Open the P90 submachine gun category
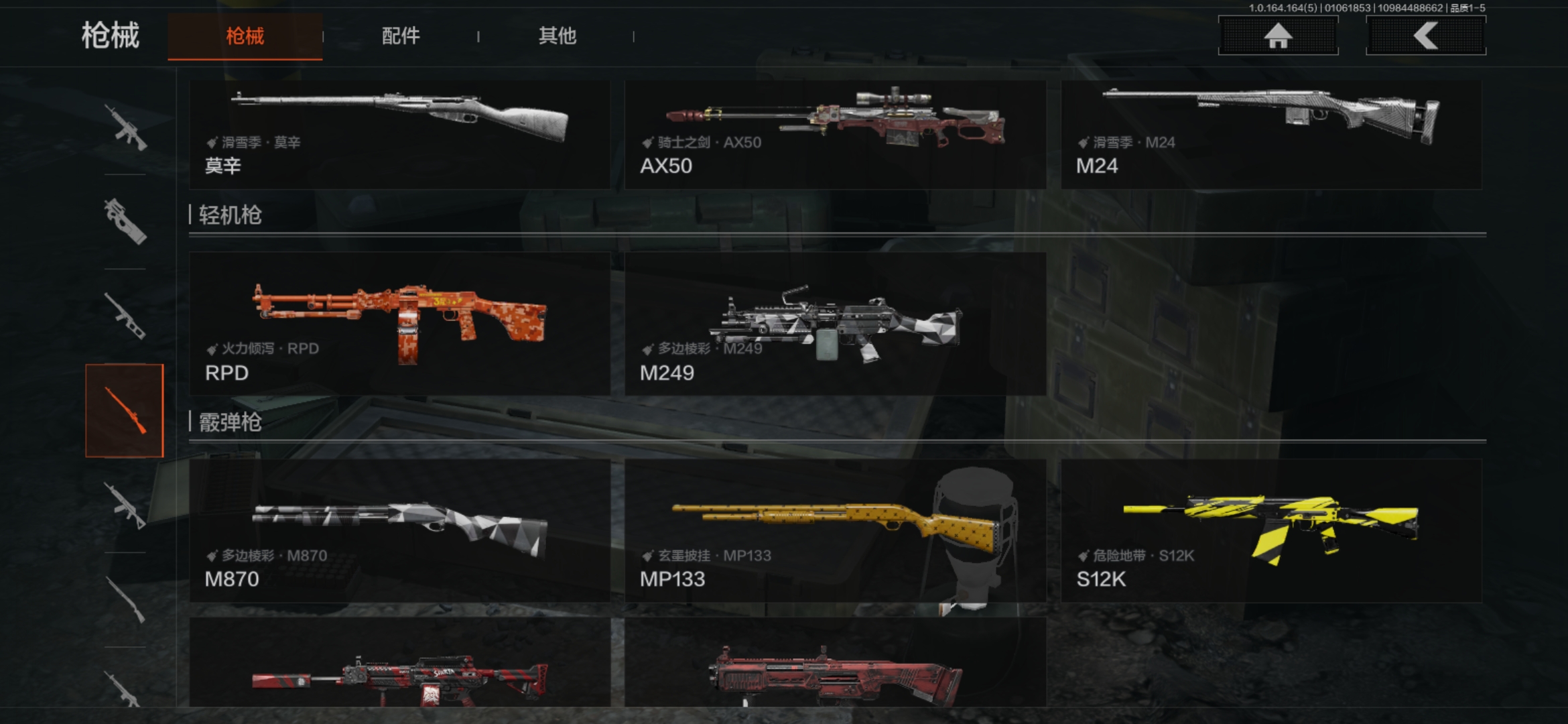This screenshot has height=724, width=1568. (125, 221)
